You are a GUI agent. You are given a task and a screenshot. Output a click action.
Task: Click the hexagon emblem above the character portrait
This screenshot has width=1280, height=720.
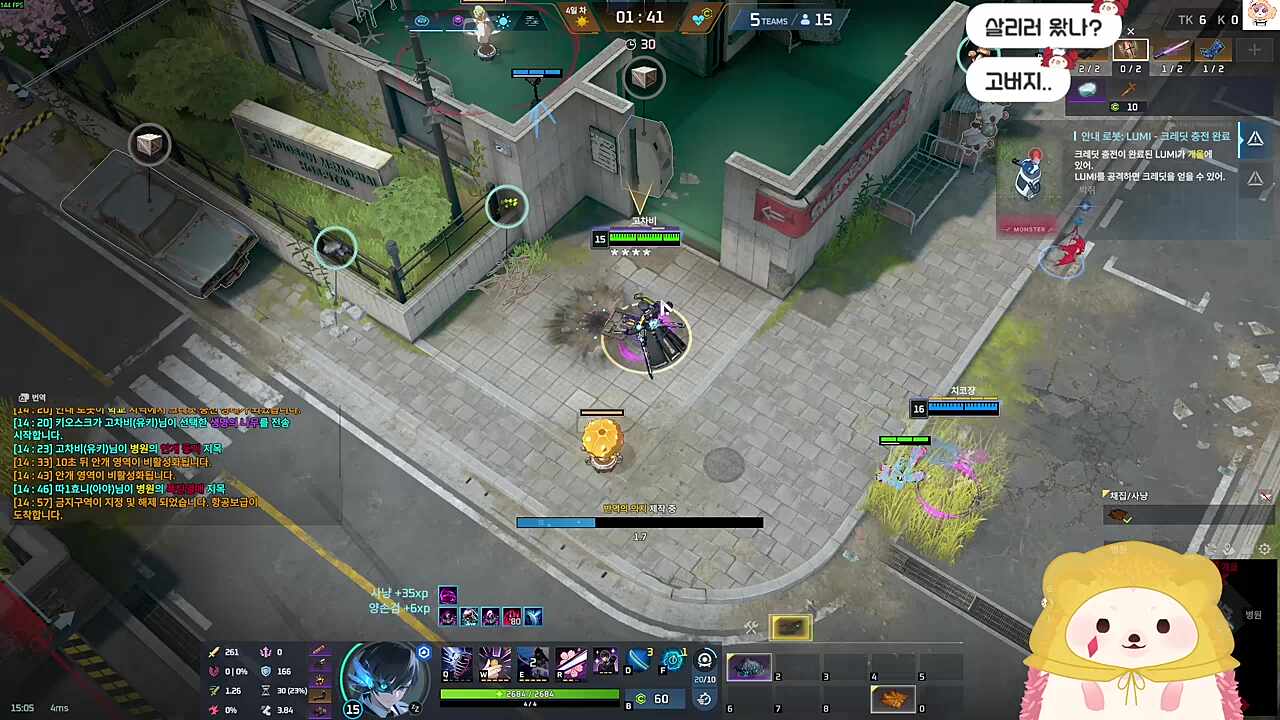click(423, 652)
